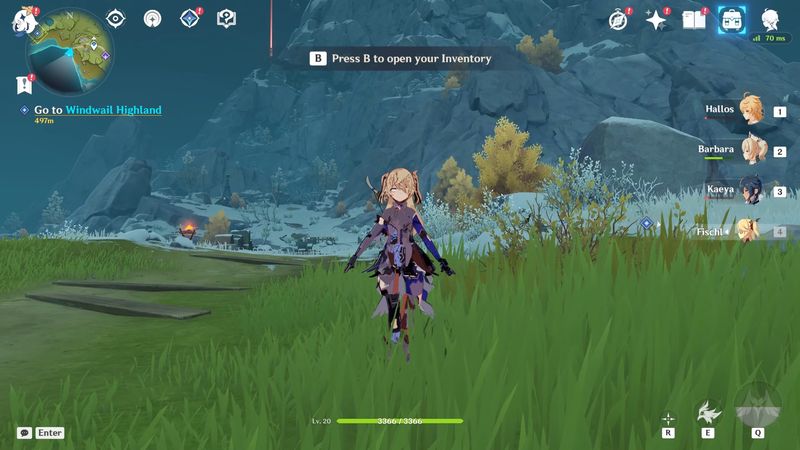Click the circular arch icon in the top bar

152,18
